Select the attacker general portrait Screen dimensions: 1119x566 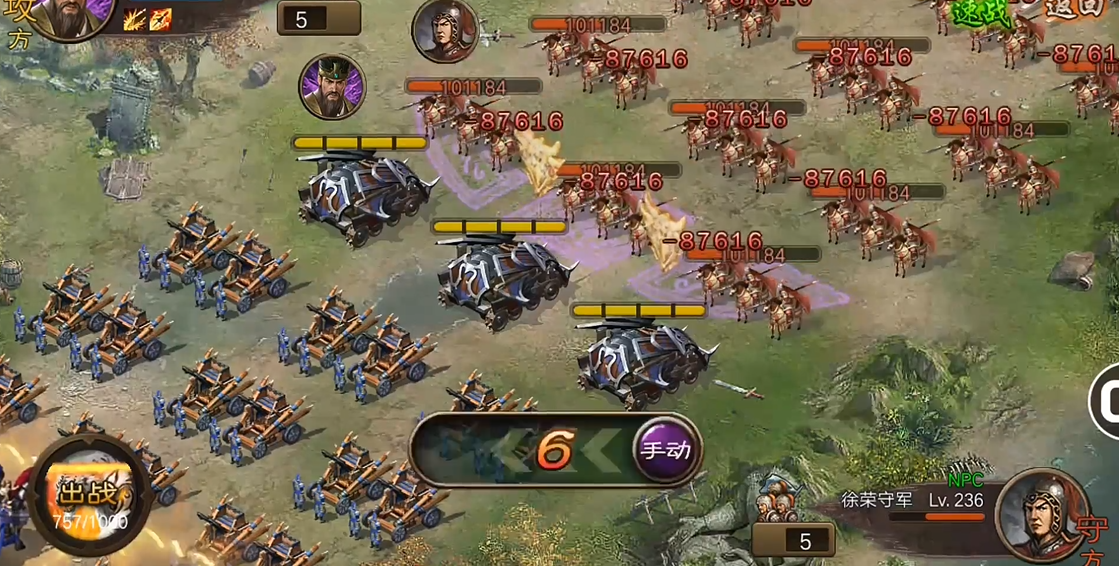point(71,15)
